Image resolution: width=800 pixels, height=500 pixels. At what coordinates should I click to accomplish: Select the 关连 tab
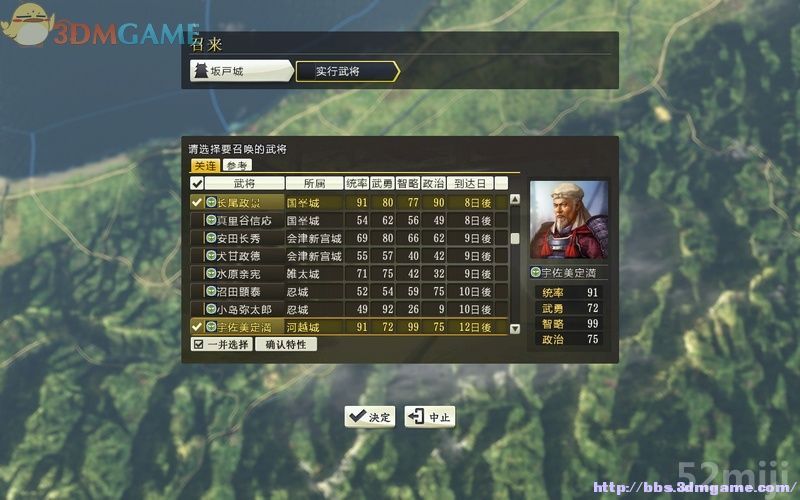(x=205, y=165)
